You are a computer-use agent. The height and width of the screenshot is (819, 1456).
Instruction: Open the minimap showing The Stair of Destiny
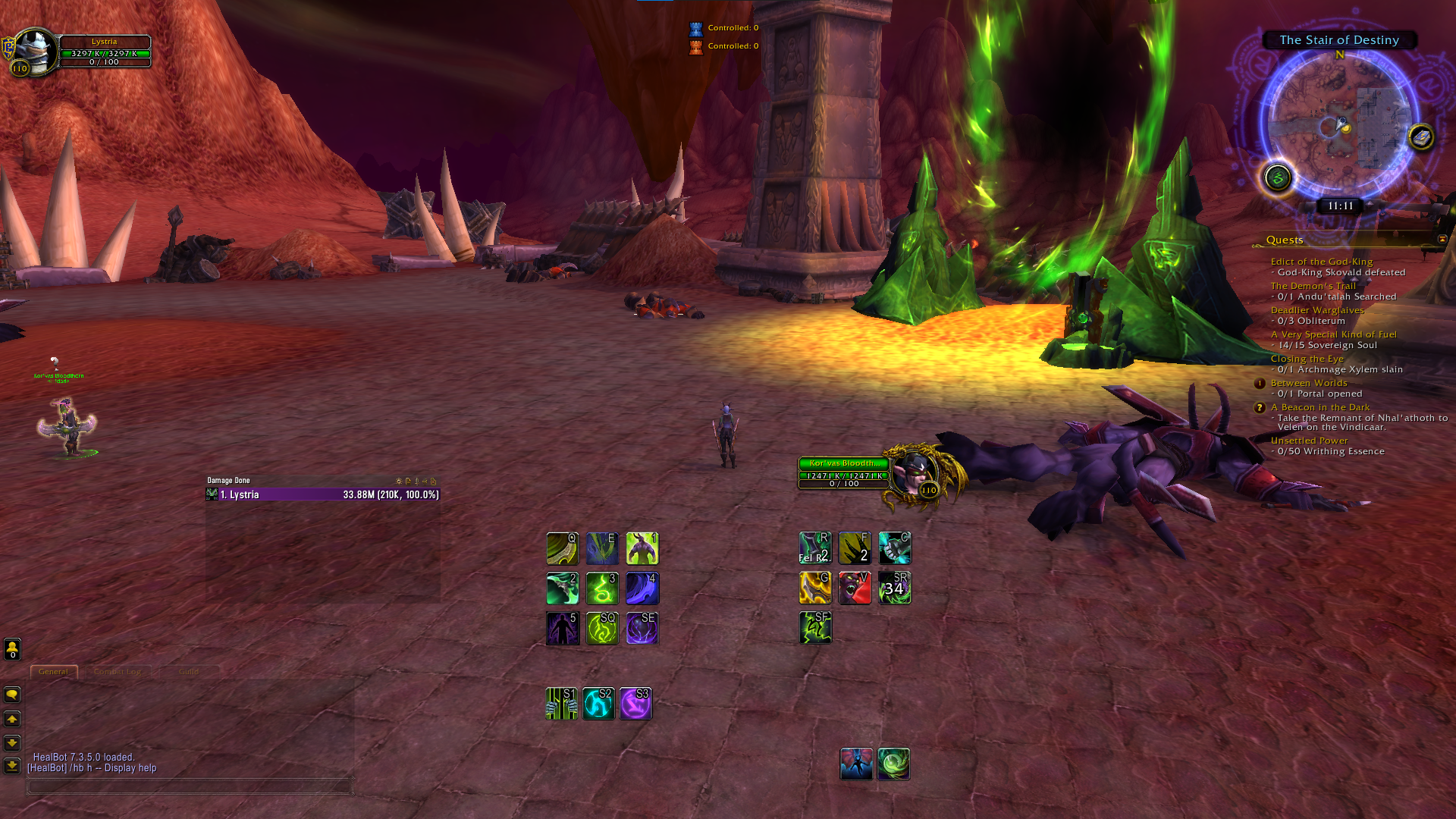click(1340, 124)
